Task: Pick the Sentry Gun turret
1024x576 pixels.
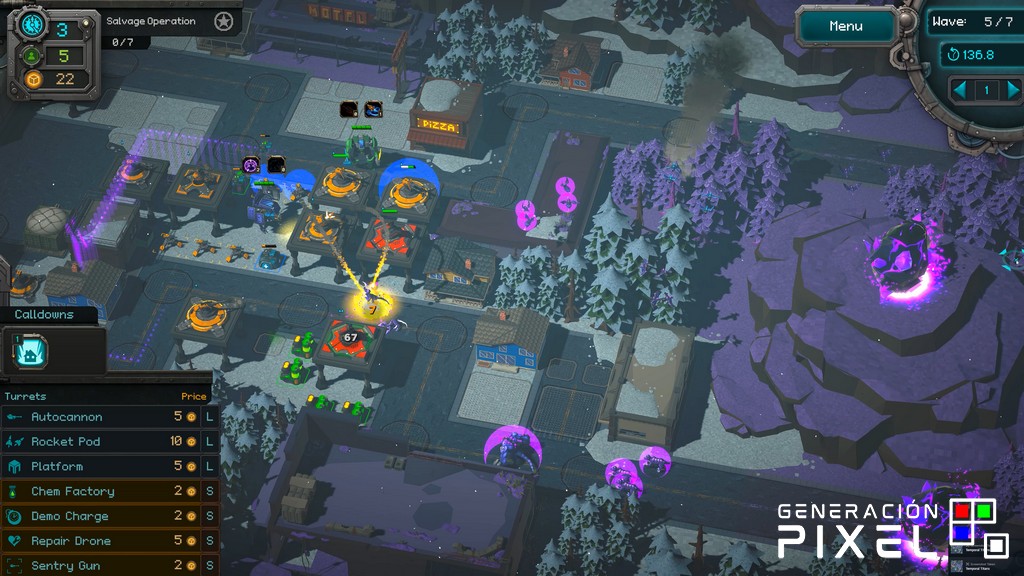Action: (105, 565)
